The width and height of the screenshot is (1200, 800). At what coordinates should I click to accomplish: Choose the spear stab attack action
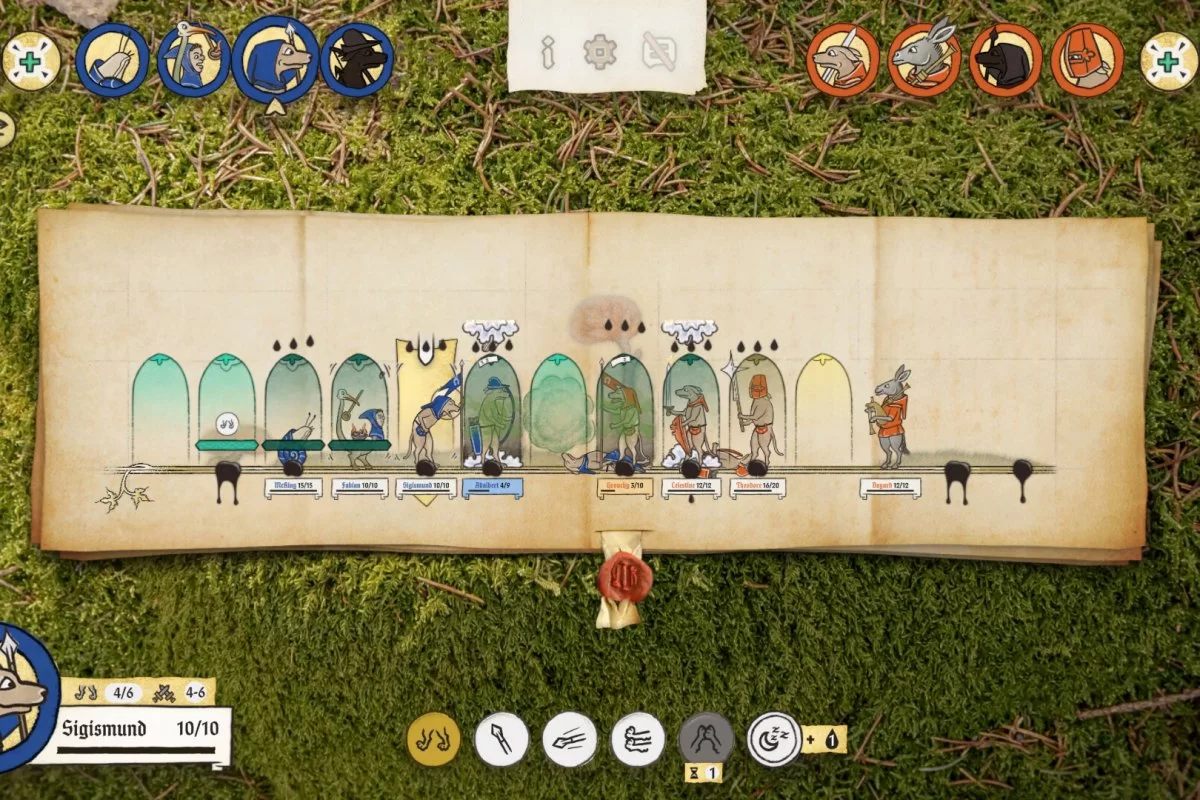point(502,739)
